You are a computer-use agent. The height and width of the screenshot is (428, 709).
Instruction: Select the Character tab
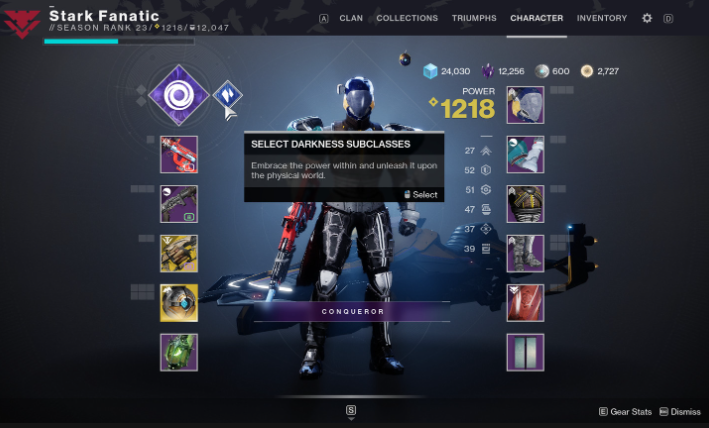536,18
